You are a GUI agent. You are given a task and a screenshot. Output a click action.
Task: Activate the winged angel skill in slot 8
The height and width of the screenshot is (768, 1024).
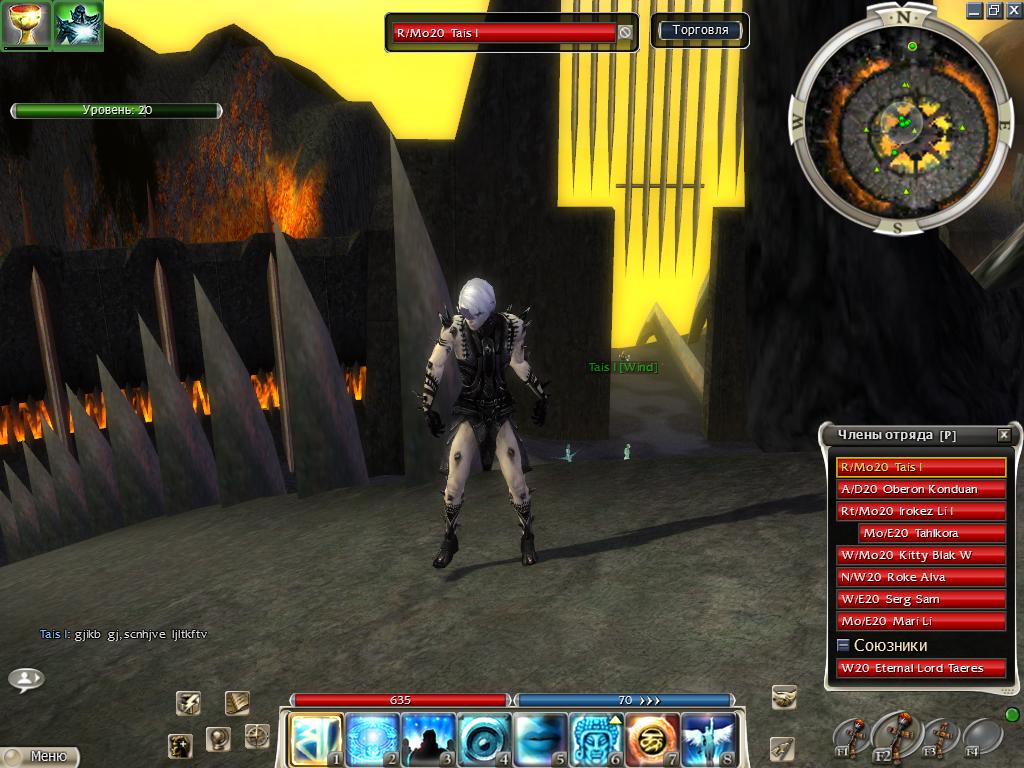click(710, 739)
